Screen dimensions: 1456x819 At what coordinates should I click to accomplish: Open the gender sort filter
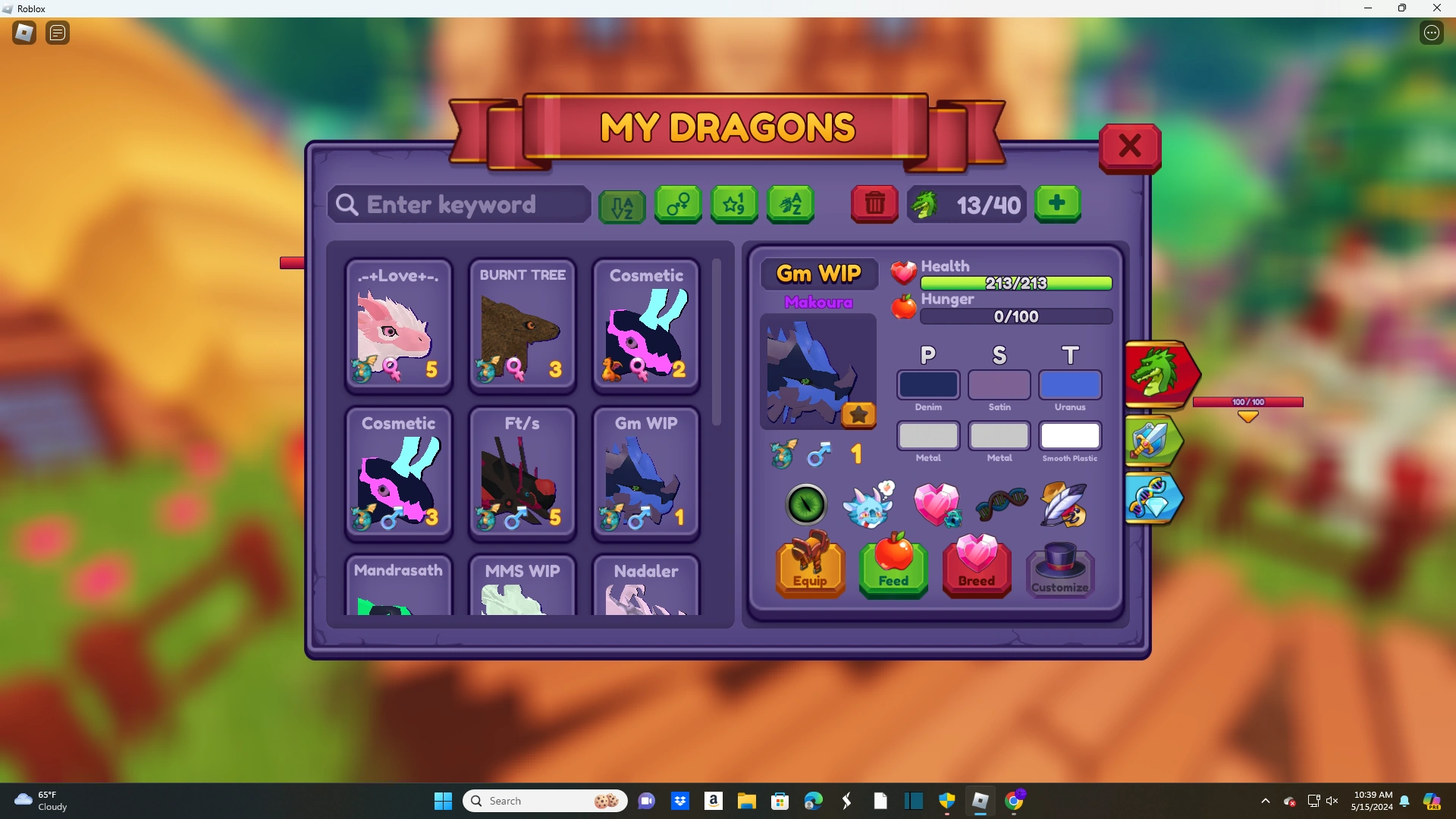click(677, 205)
